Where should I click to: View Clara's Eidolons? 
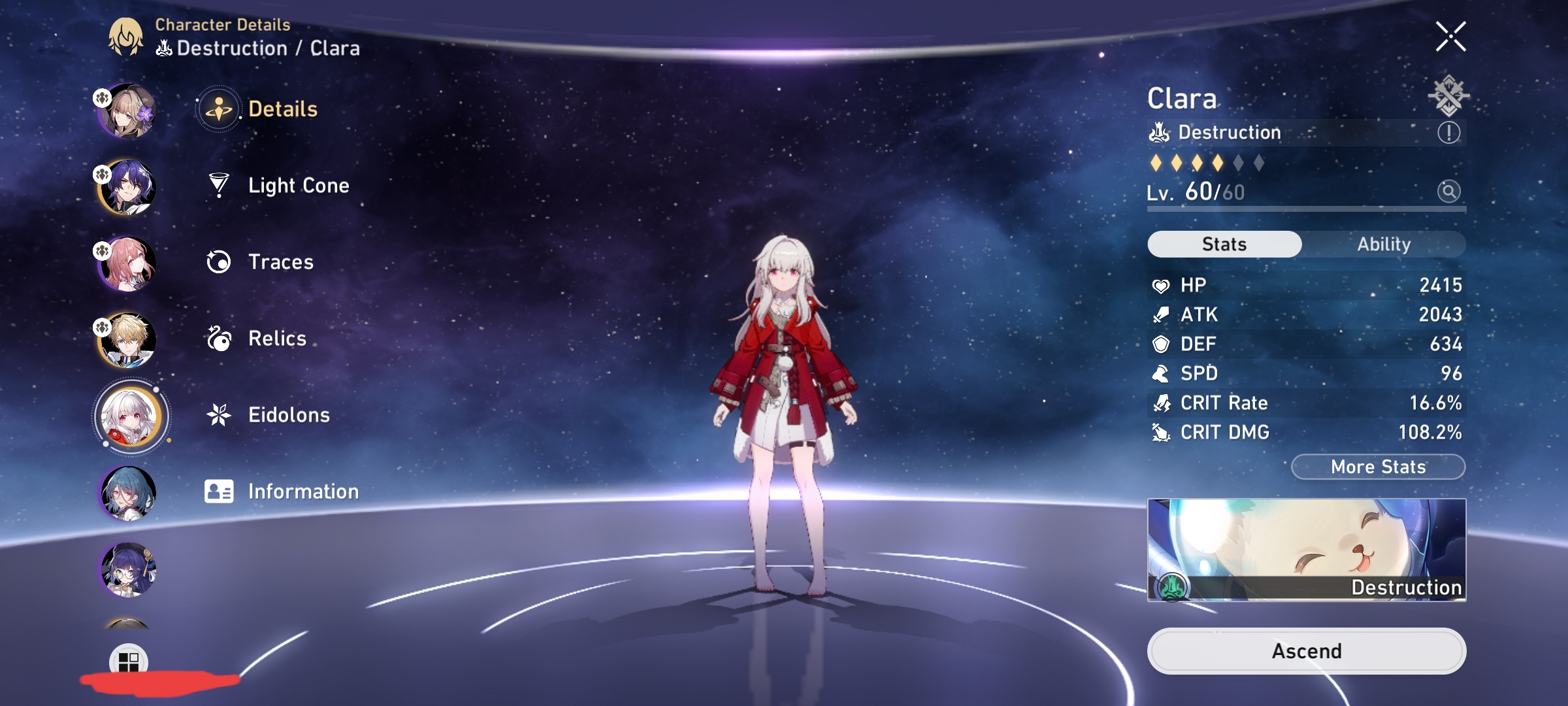289,414
